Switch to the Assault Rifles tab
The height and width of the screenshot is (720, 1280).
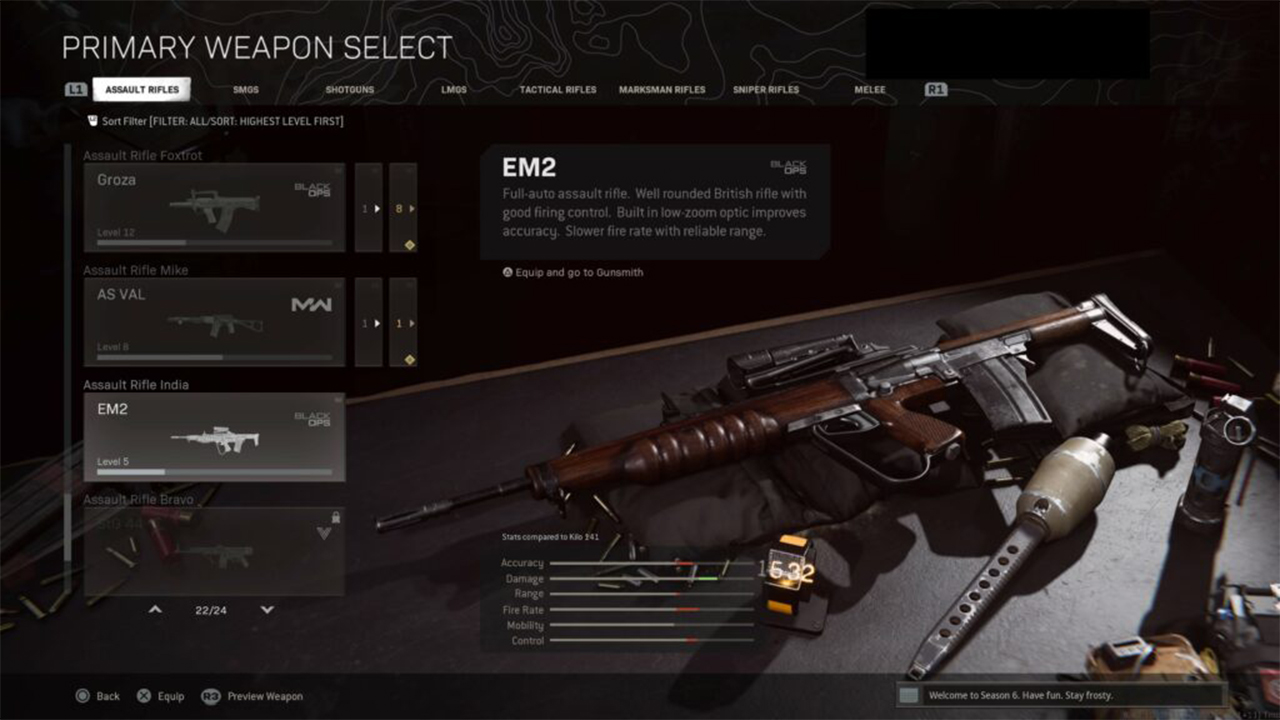[x=142, y=90]
